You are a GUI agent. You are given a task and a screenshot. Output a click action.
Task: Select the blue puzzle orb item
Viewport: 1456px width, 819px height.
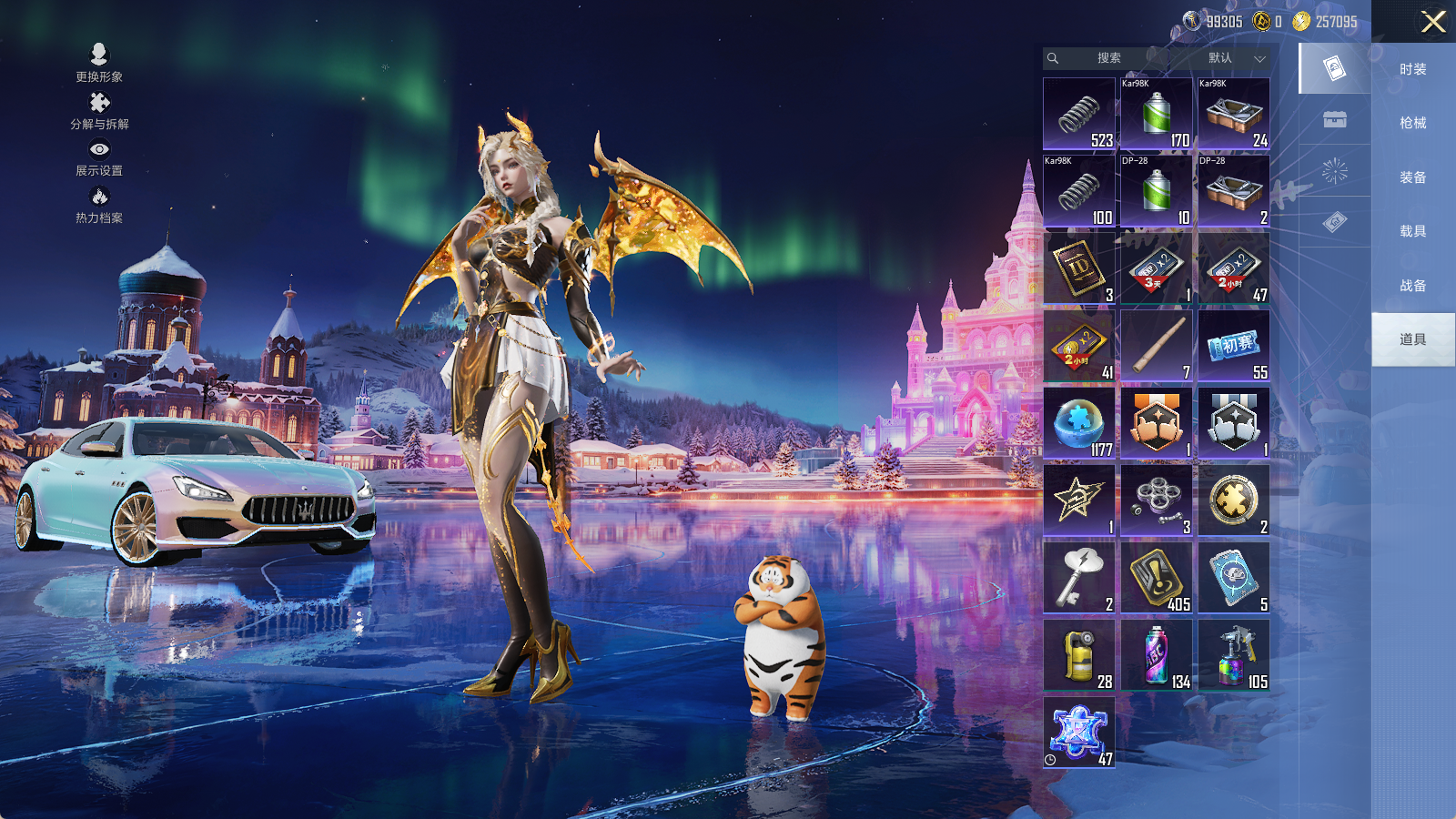(x=1079, y=423)
